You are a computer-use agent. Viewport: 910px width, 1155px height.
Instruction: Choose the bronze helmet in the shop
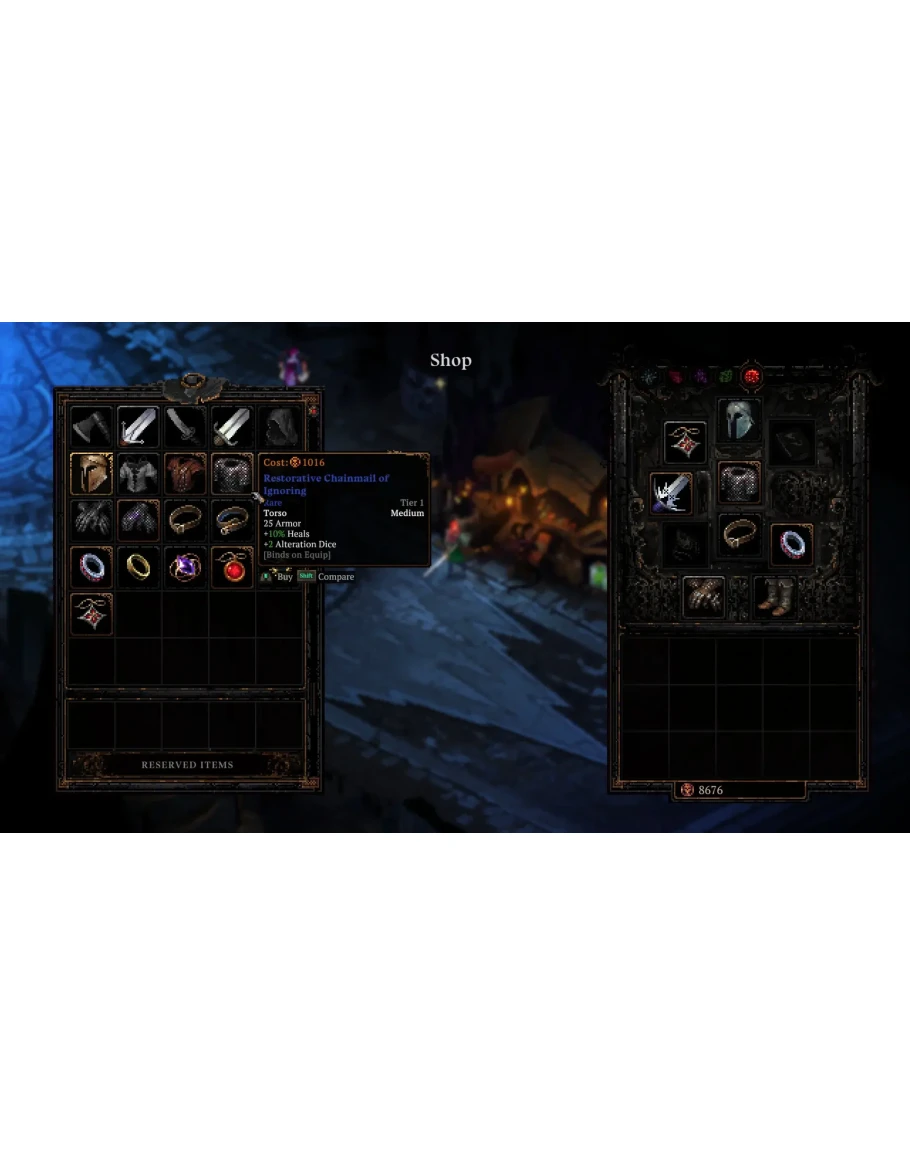91,474
